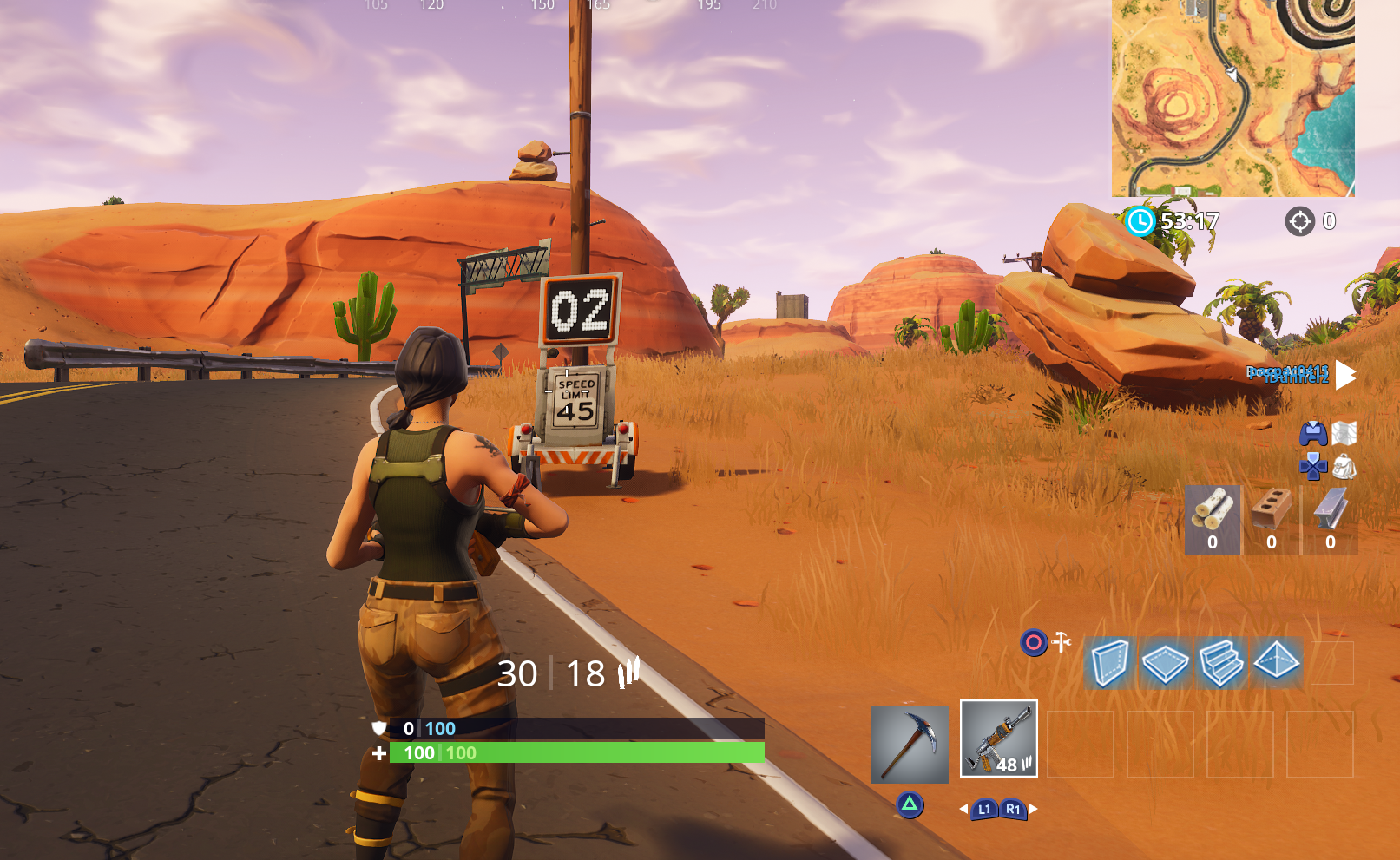This screenshot has width=1400, height=860.
Task: Select the pickaxe hotbar slot
Action: [x=910, y=745]
